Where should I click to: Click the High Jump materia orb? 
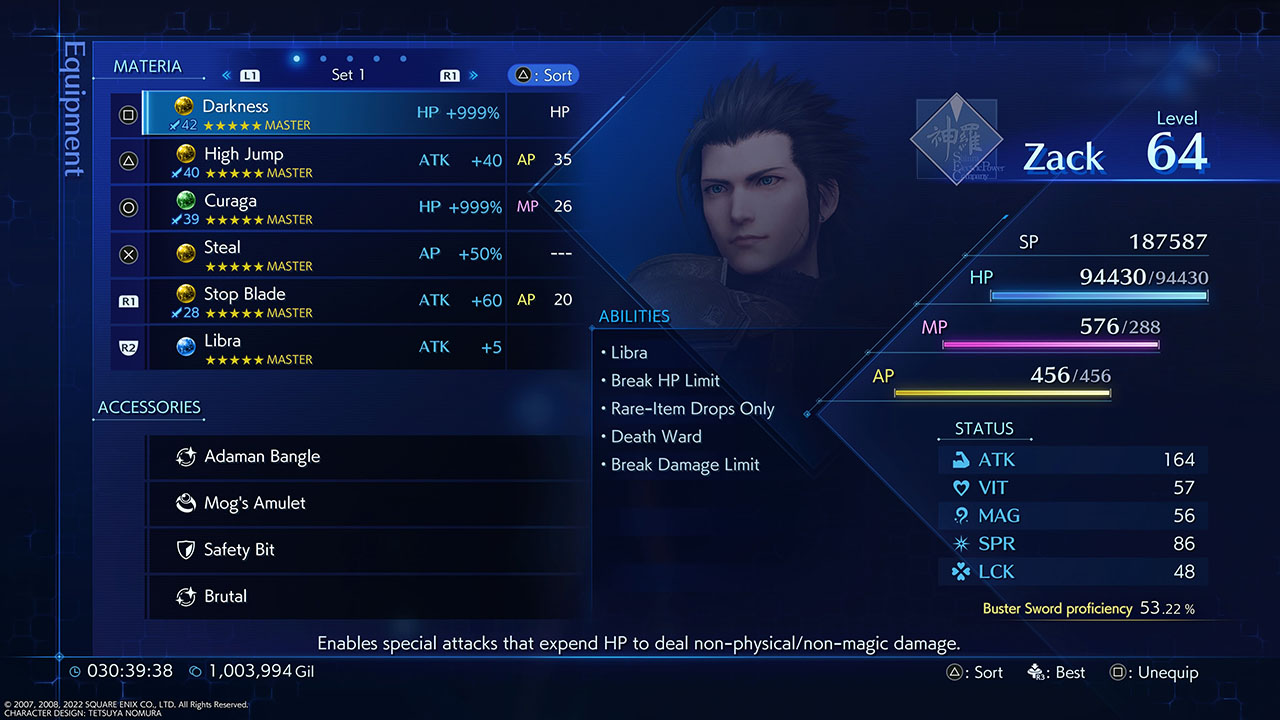click(x=185, y=154)
